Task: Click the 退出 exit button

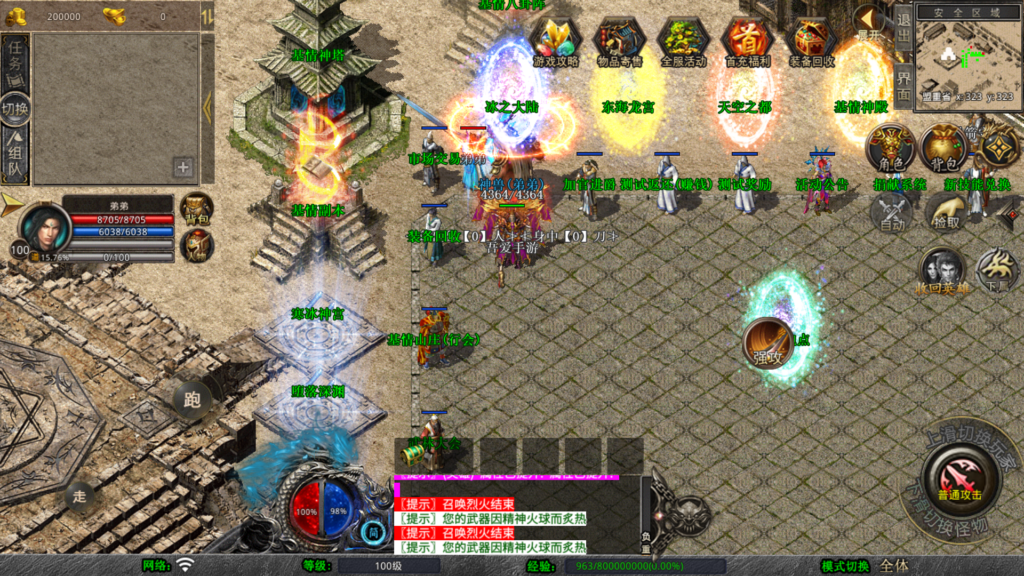Action: pyautogui.click(x=902, y=27)
